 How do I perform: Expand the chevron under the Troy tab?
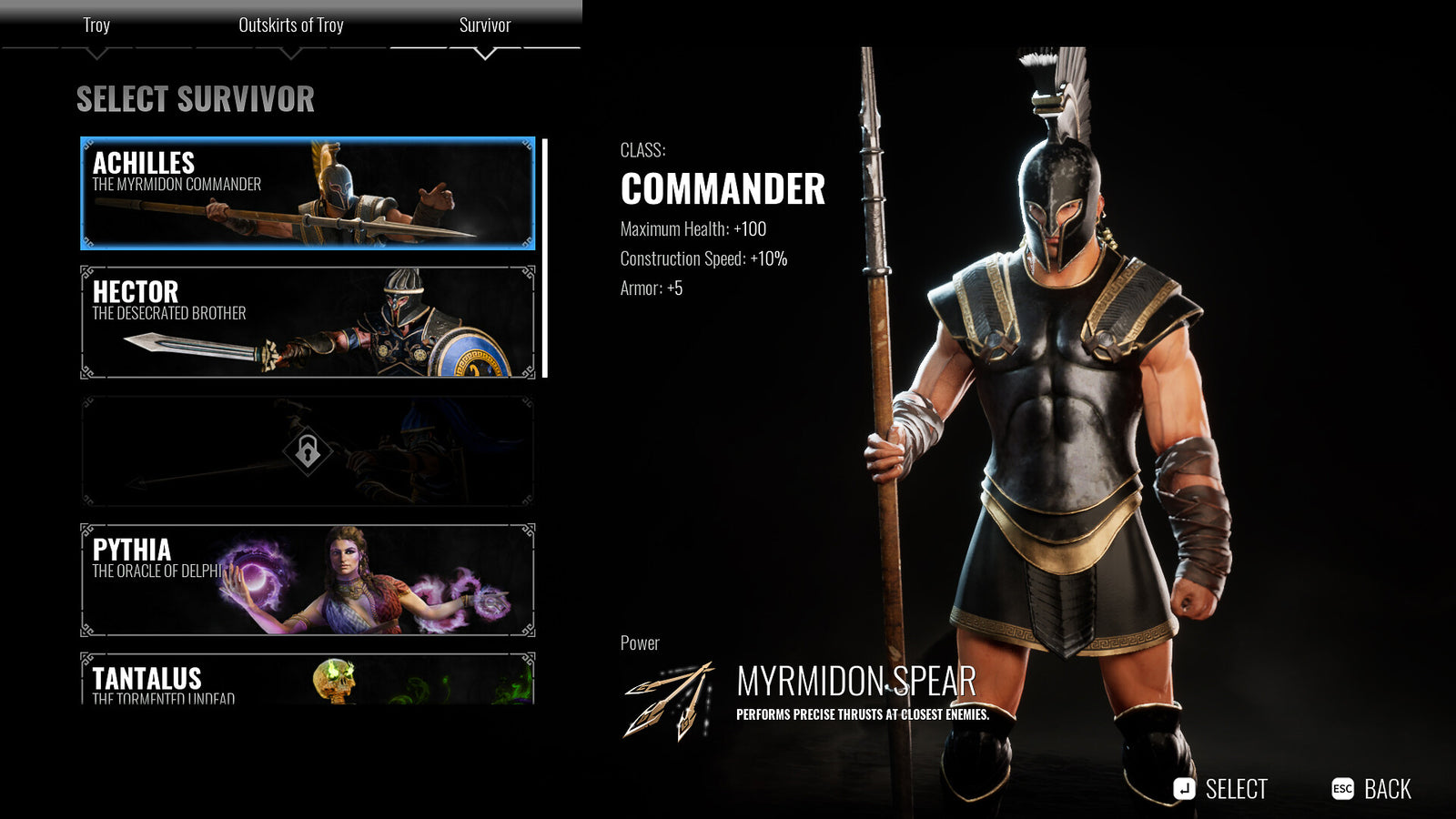(x=96, y=52)
